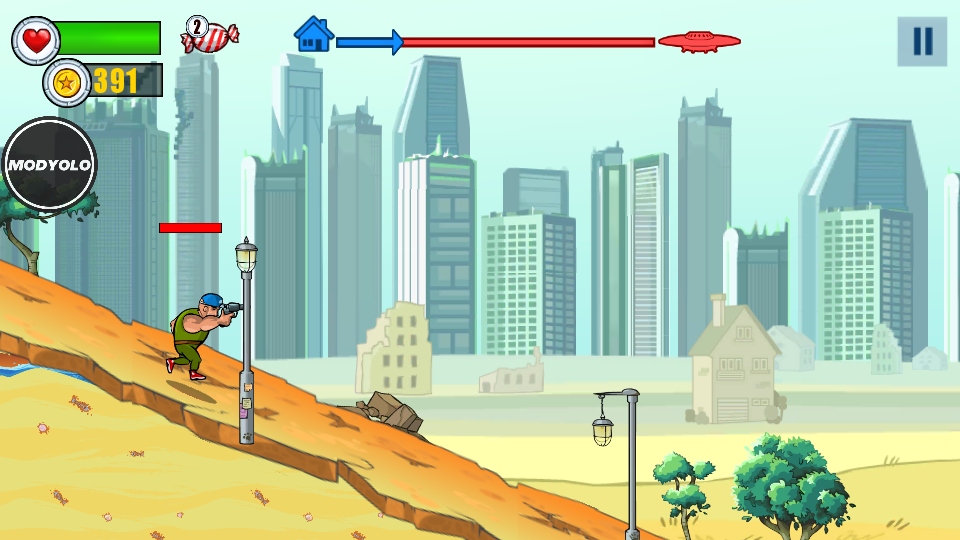
Task: Pause the game with the pause button
Action: [921, 41]
